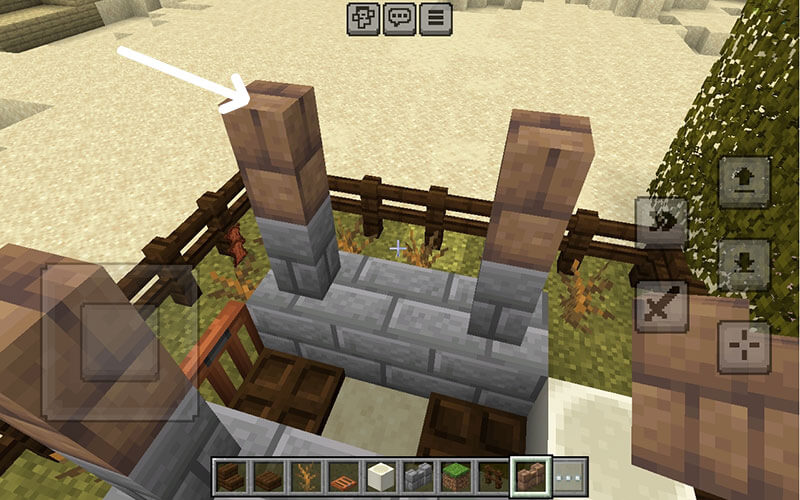Select the dark wood stairs hotbar slot
The height and width of the screenshot is (500, 800).
231,476
